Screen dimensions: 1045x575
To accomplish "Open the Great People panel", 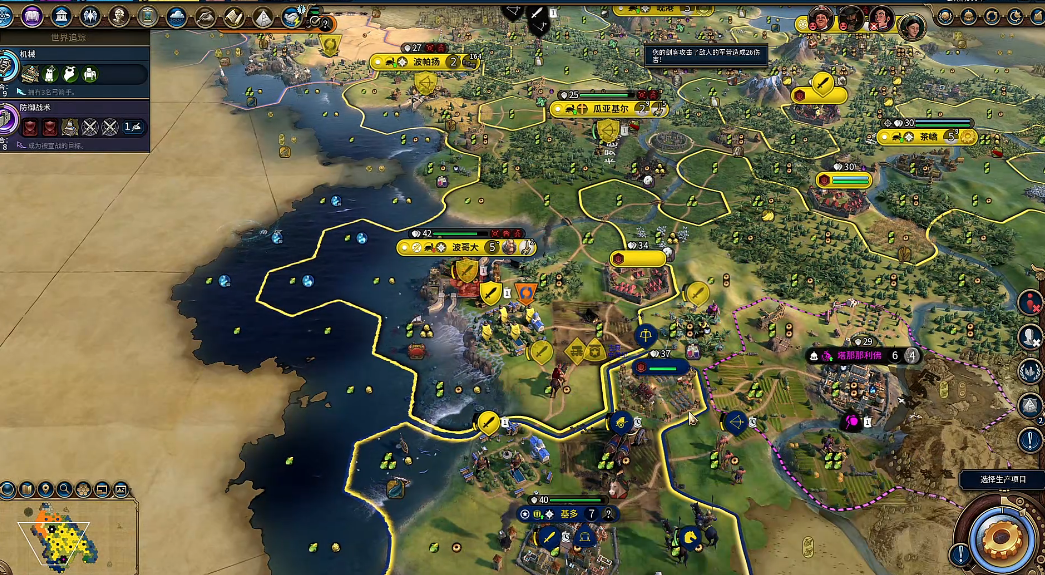I will (x=119, y=15).
